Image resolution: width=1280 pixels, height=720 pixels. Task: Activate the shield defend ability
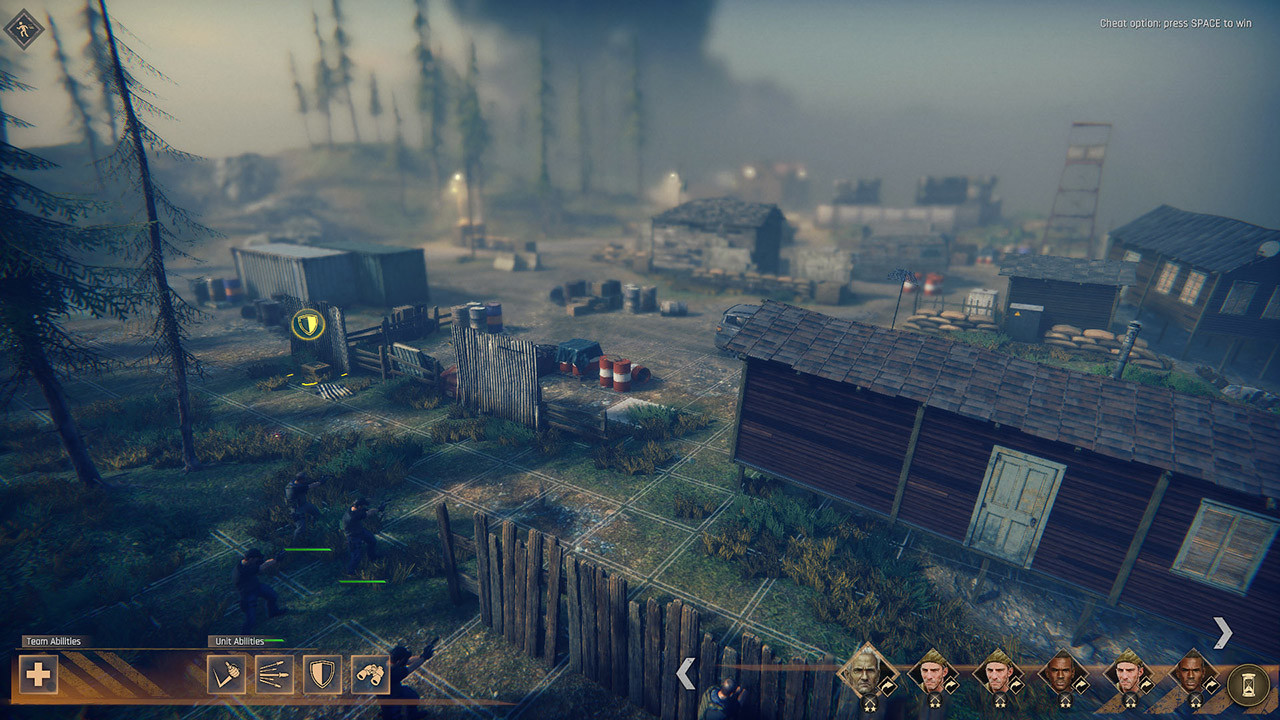click(322, 674)
